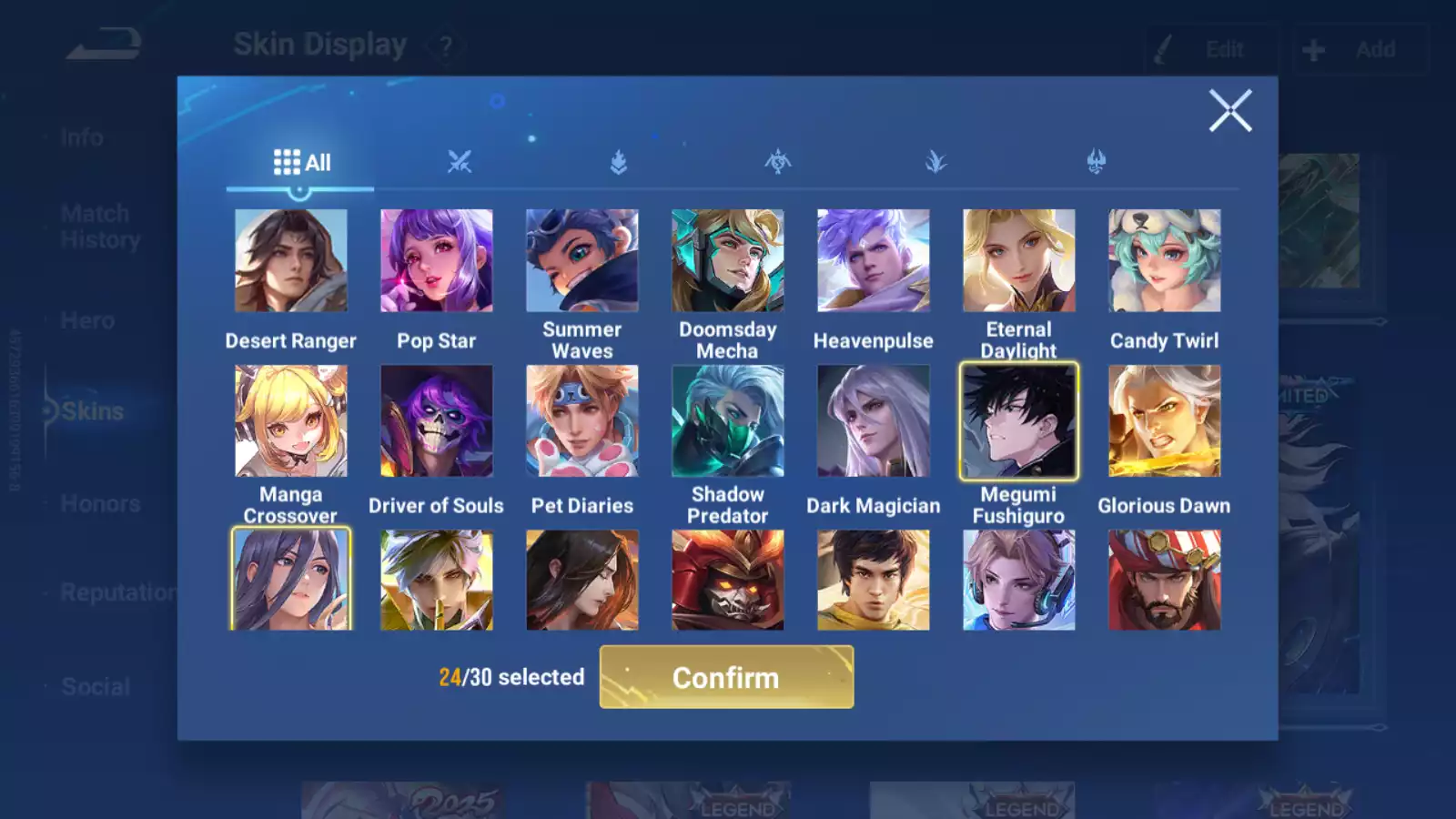Image resolution: width=1456 pixels, height=819 pixels.
Task: Choose the Driver of Souls skin
Action: coord(436,420)
